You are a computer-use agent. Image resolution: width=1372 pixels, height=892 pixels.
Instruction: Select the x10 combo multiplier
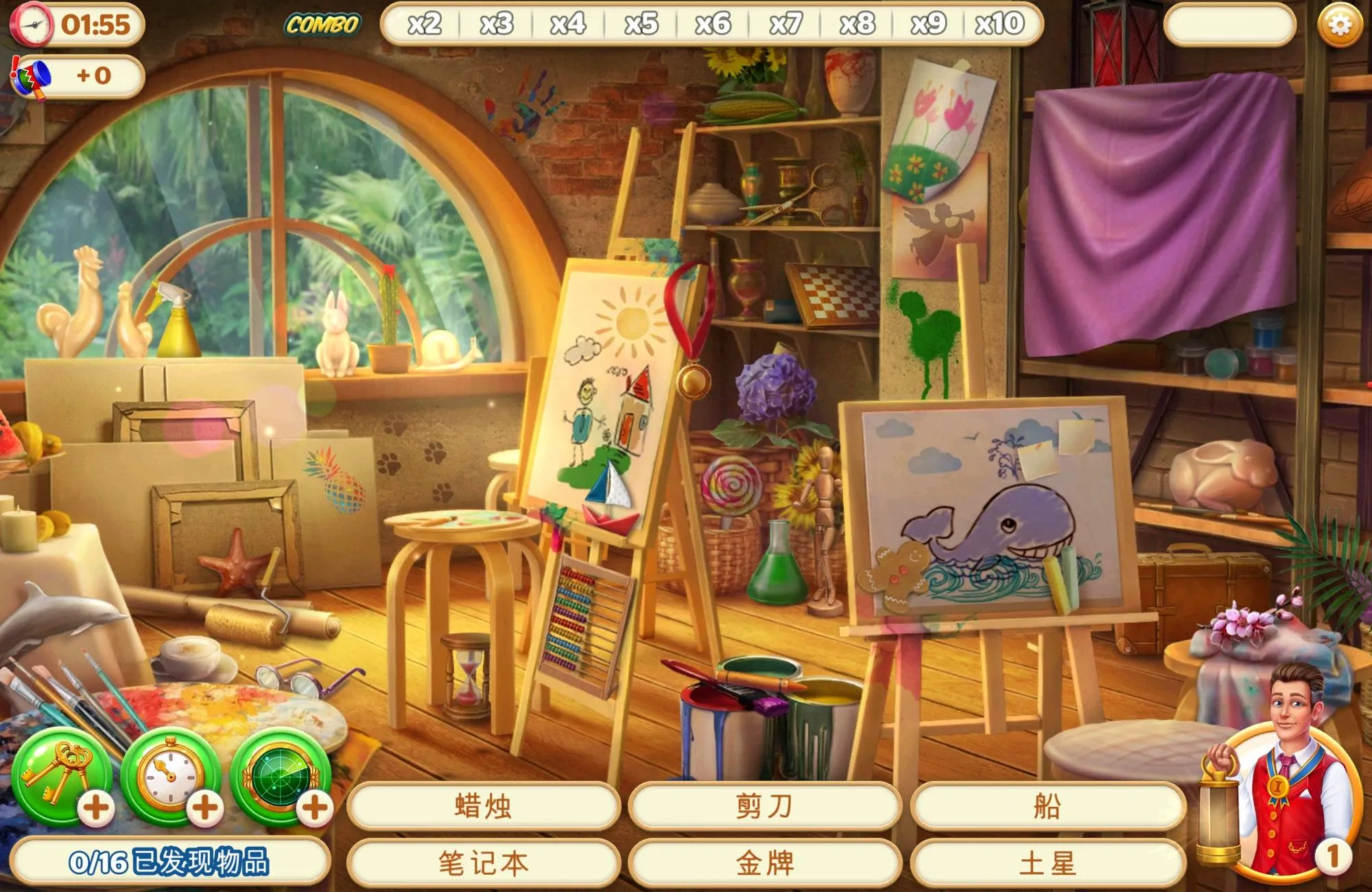pos(999,23)
